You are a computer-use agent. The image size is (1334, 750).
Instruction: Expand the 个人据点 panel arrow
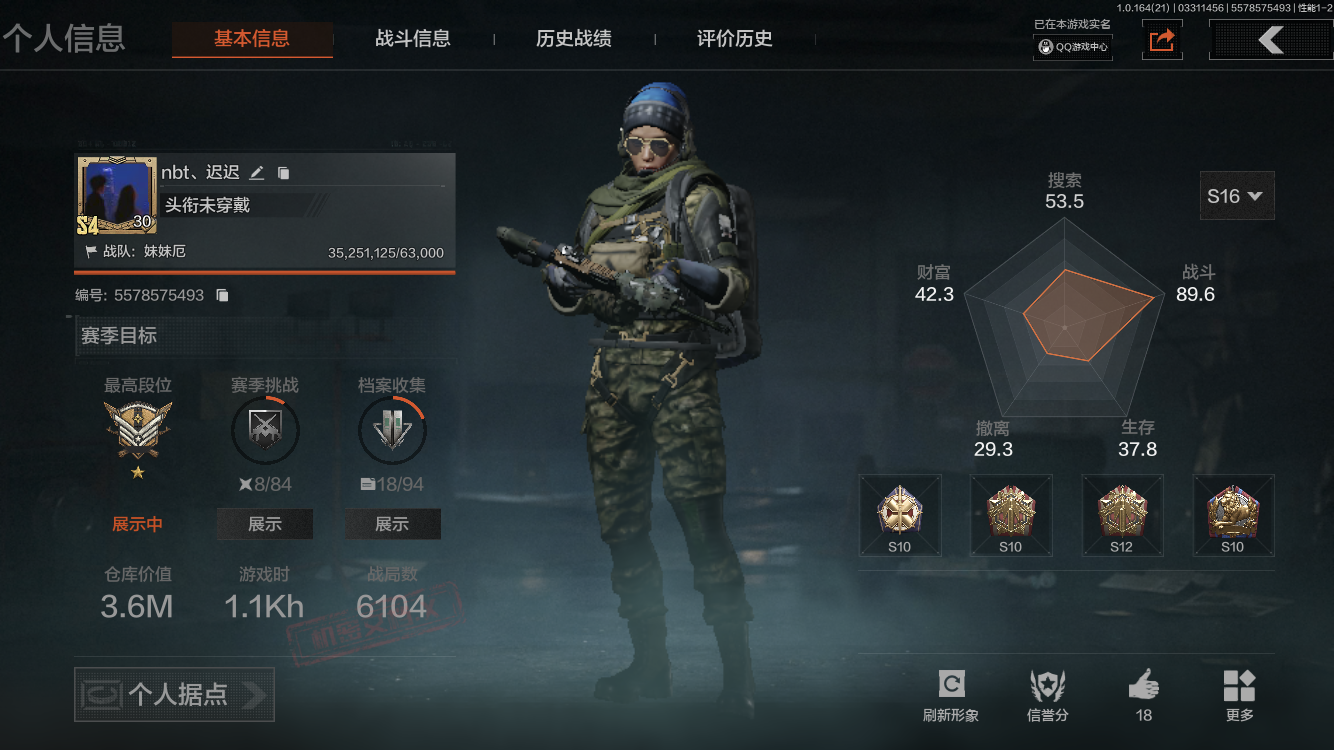[258, 694]
